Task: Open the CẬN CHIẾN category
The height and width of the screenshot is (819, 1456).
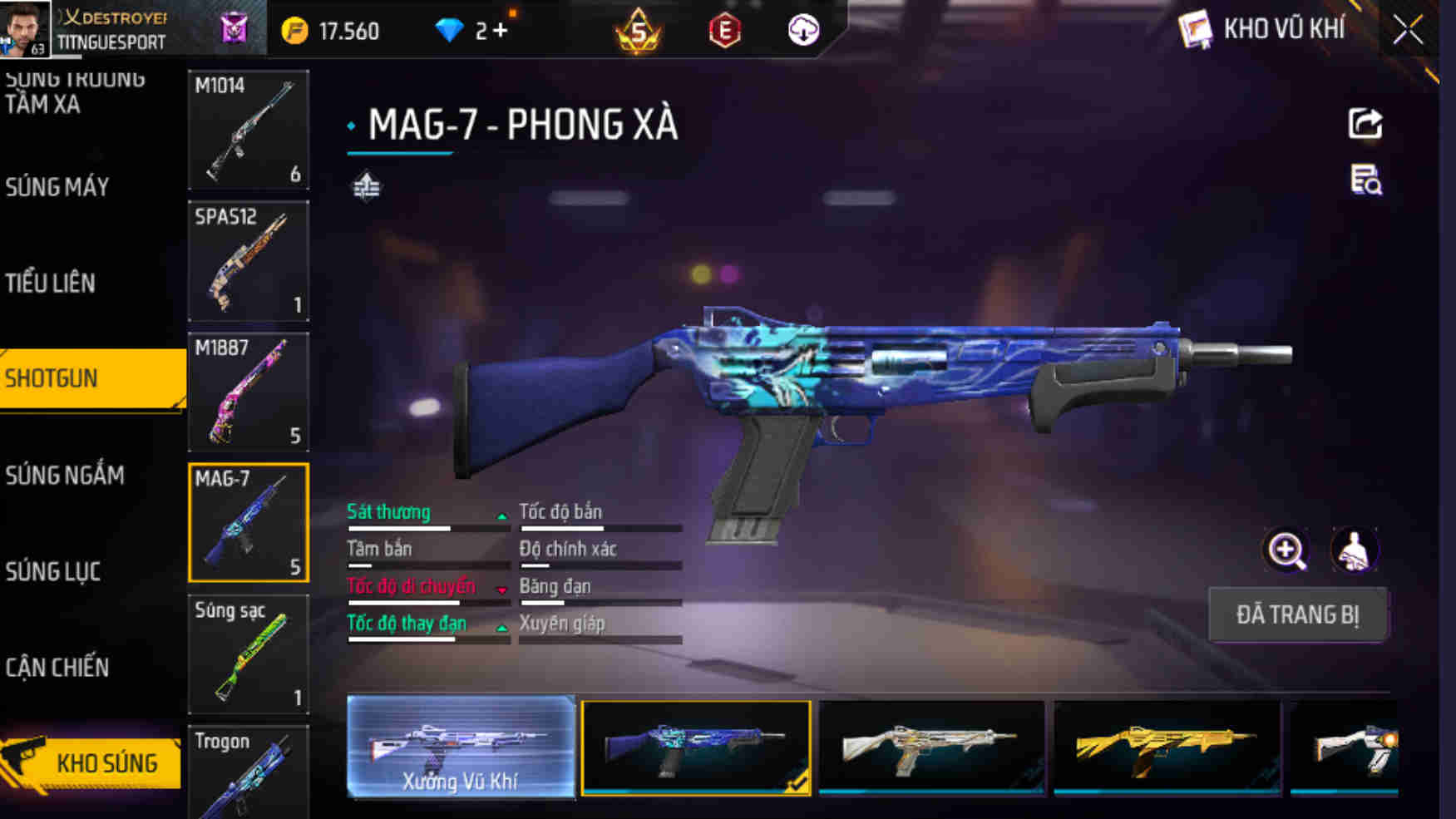Action: tap(59, 667)
